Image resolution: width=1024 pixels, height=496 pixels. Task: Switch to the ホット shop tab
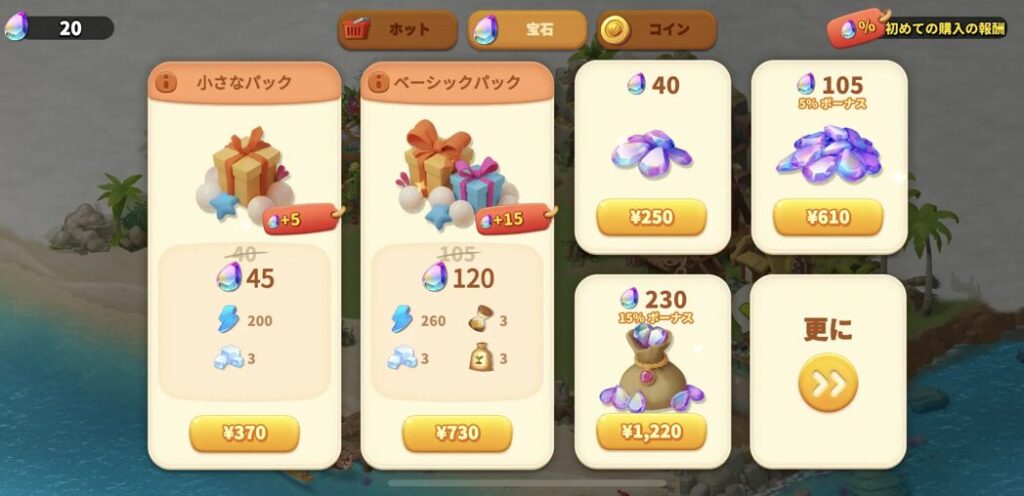point(397,30)
